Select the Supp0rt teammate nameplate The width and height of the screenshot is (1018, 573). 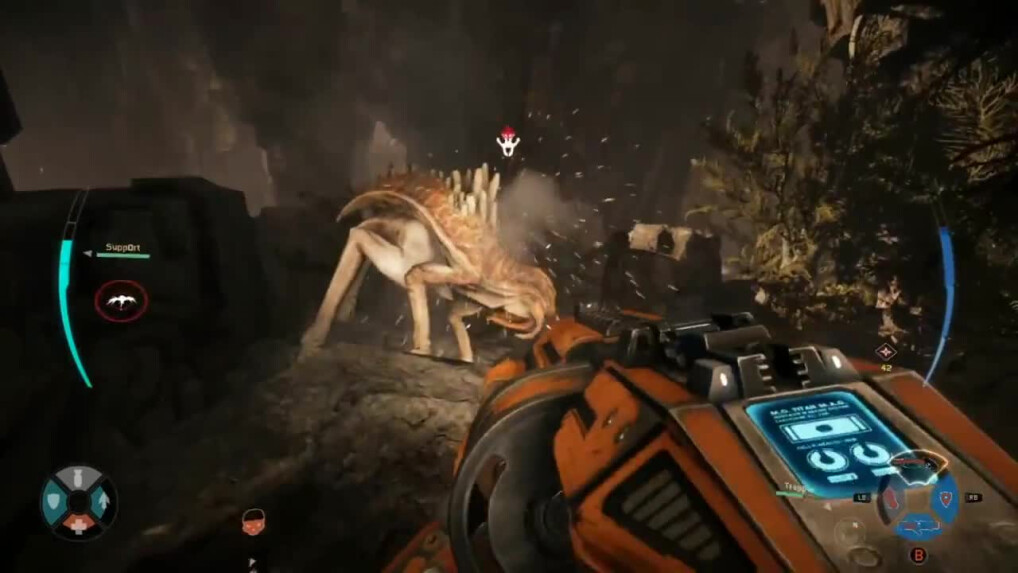(x=125, y=248)
